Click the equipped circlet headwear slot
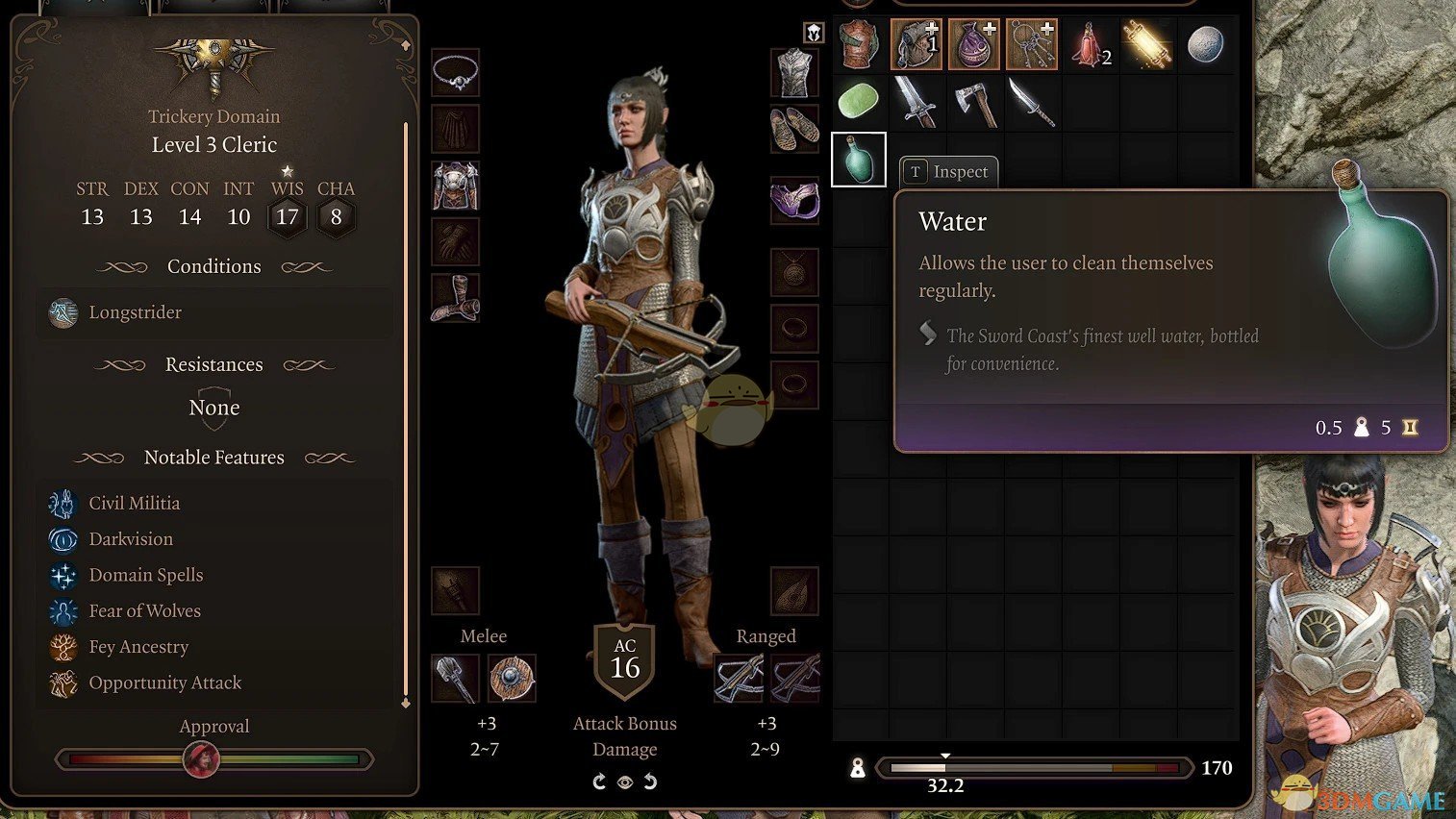 coord(456,73)
